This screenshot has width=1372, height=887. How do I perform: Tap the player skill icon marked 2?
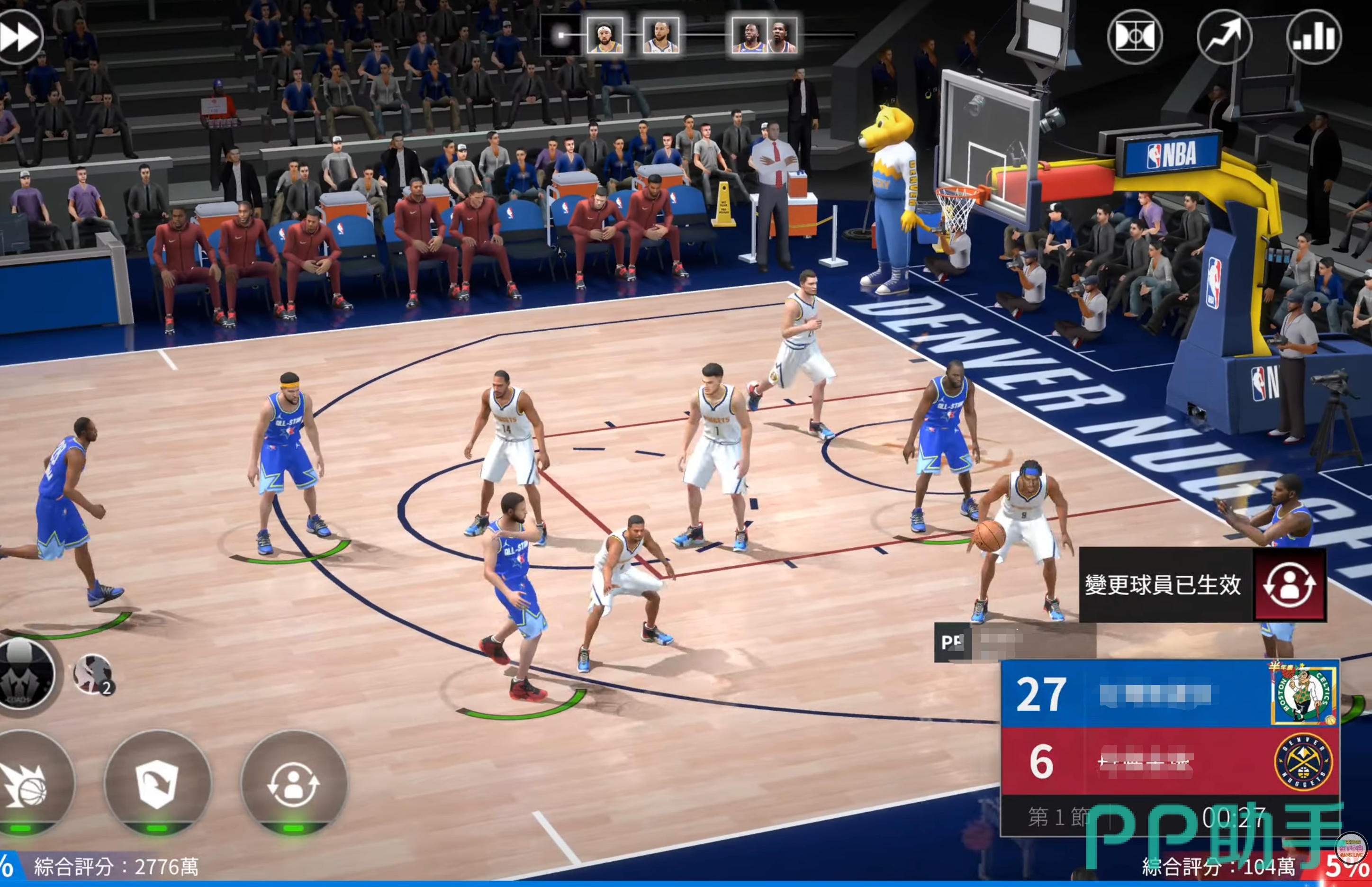click(x=93, y=674)
